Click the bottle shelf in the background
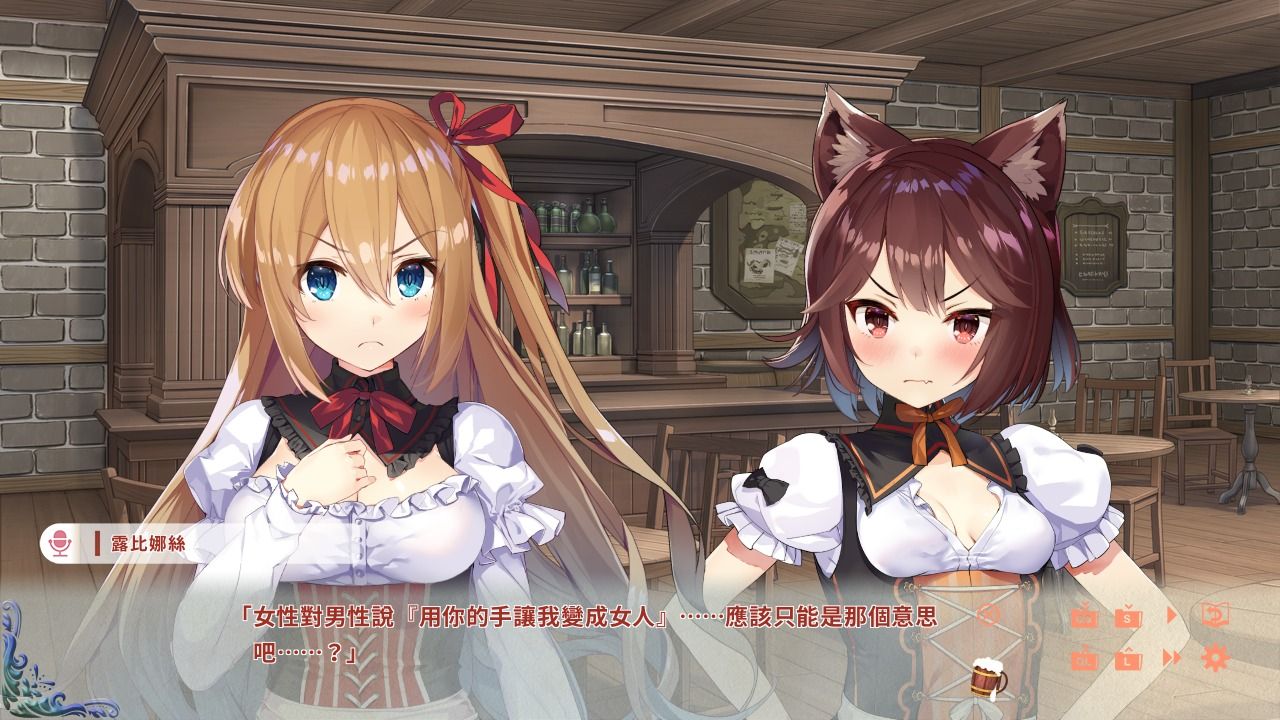This screenshot has height=720, width=1280. pos(590,250)
